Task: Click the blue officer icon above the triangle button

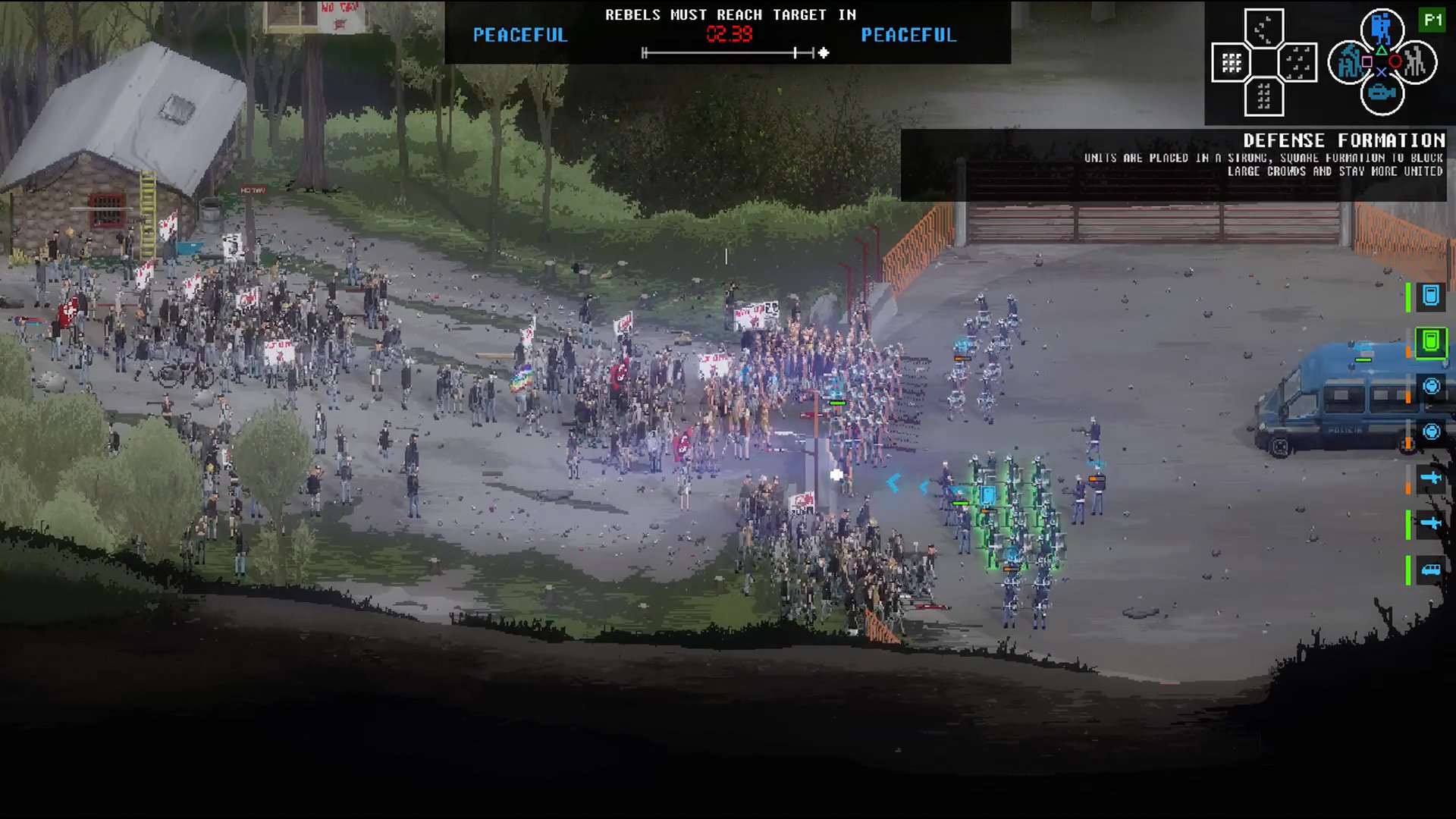Action: tap(1382, 27)
